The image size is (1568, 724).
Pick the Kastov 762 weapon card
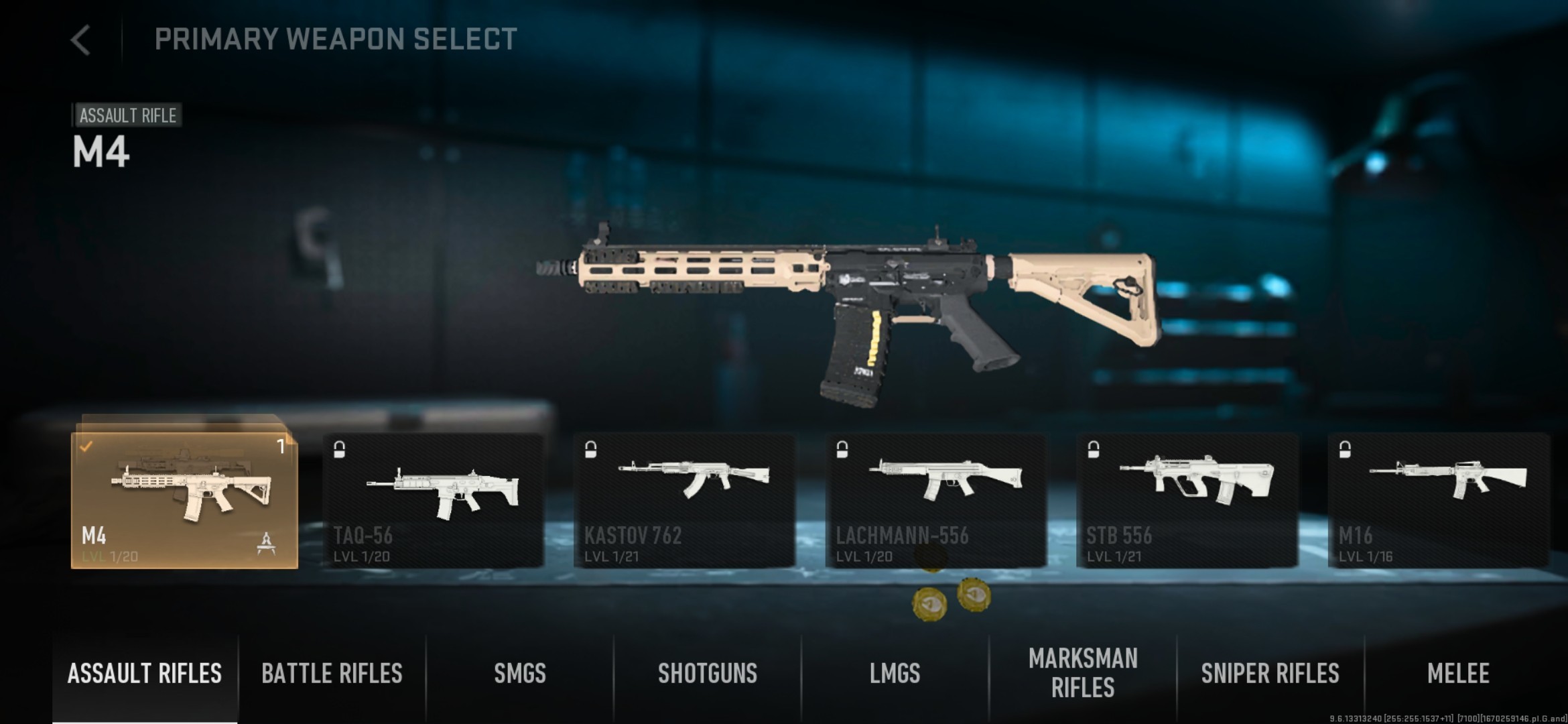[x=684, y=500]
